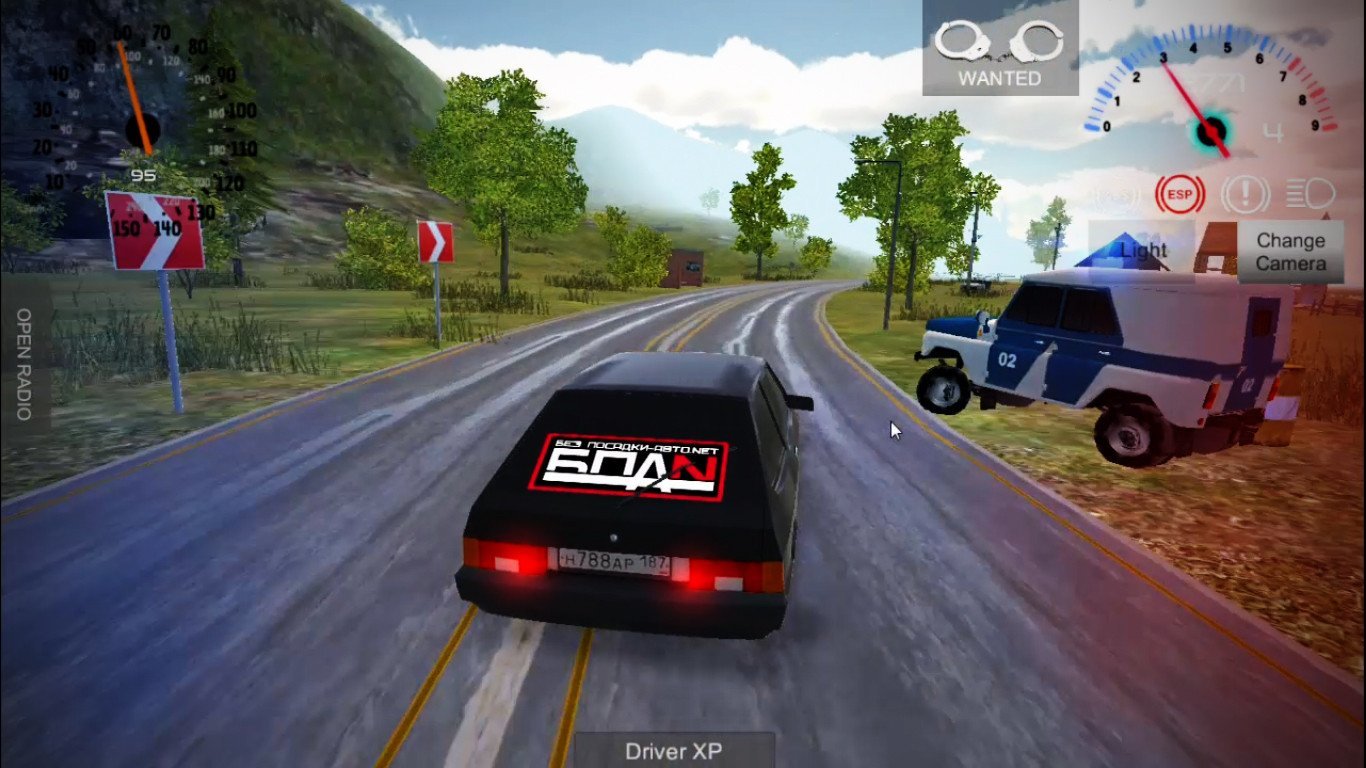Click the WANTED handcuffs panel
This screenshot has width=1366, height=768.
click(x=999, y=52)
